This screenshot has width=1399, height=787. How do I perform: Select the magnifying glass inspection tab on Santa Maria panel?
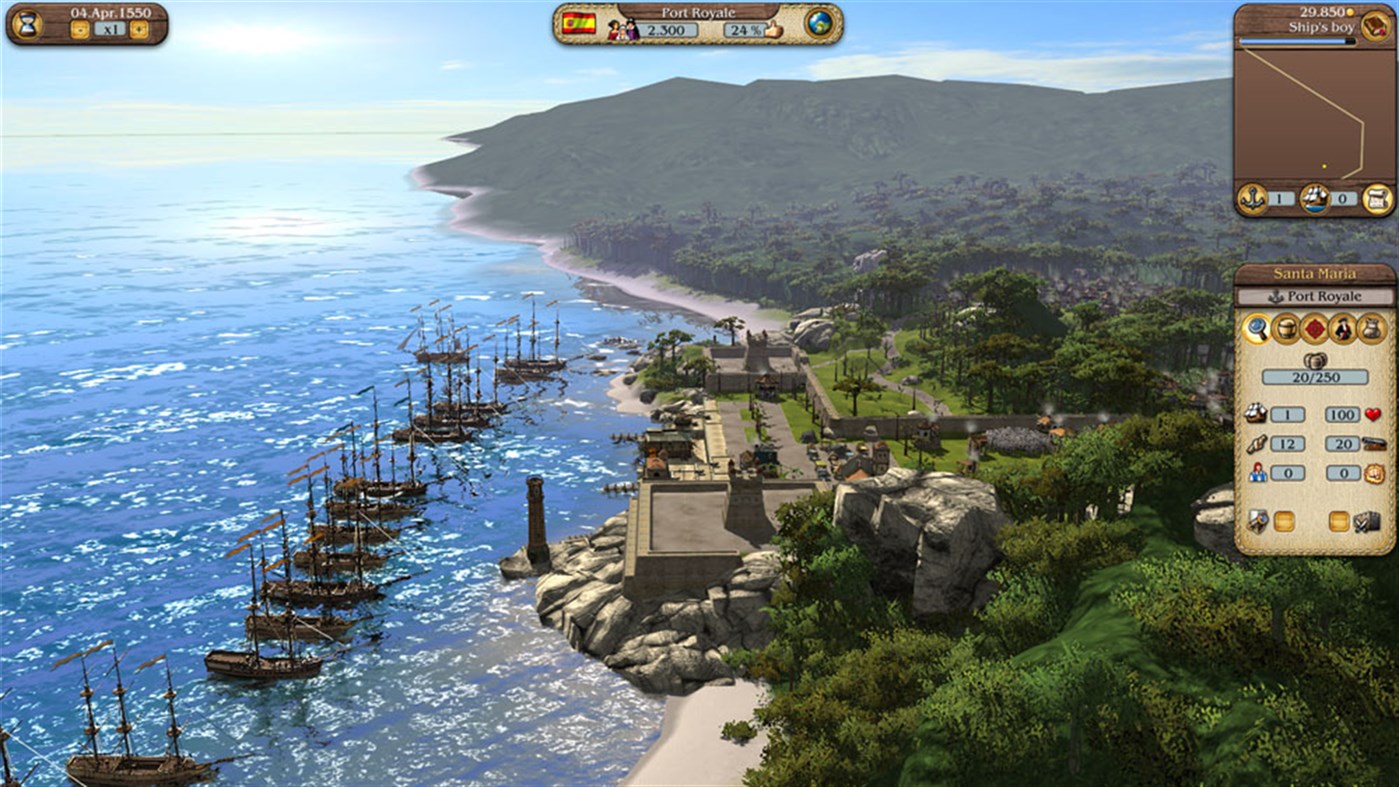click(1257, 329)
